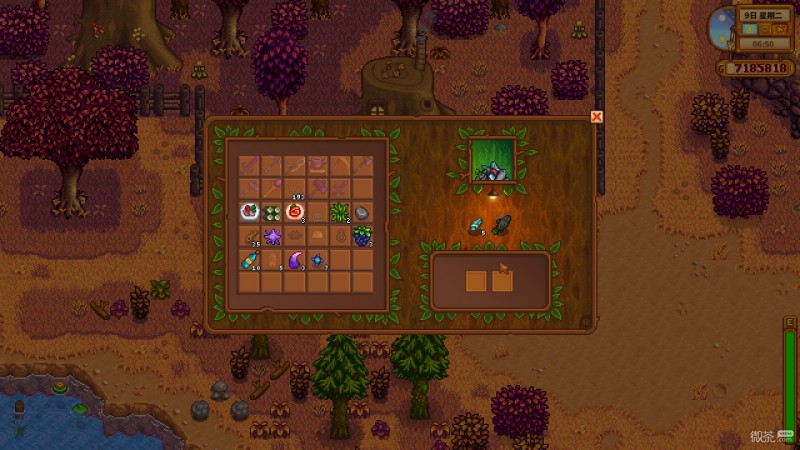This screenshot has width=800, height=450.
Task: Pick the maki roll item slot
Action: coord(272,212)
